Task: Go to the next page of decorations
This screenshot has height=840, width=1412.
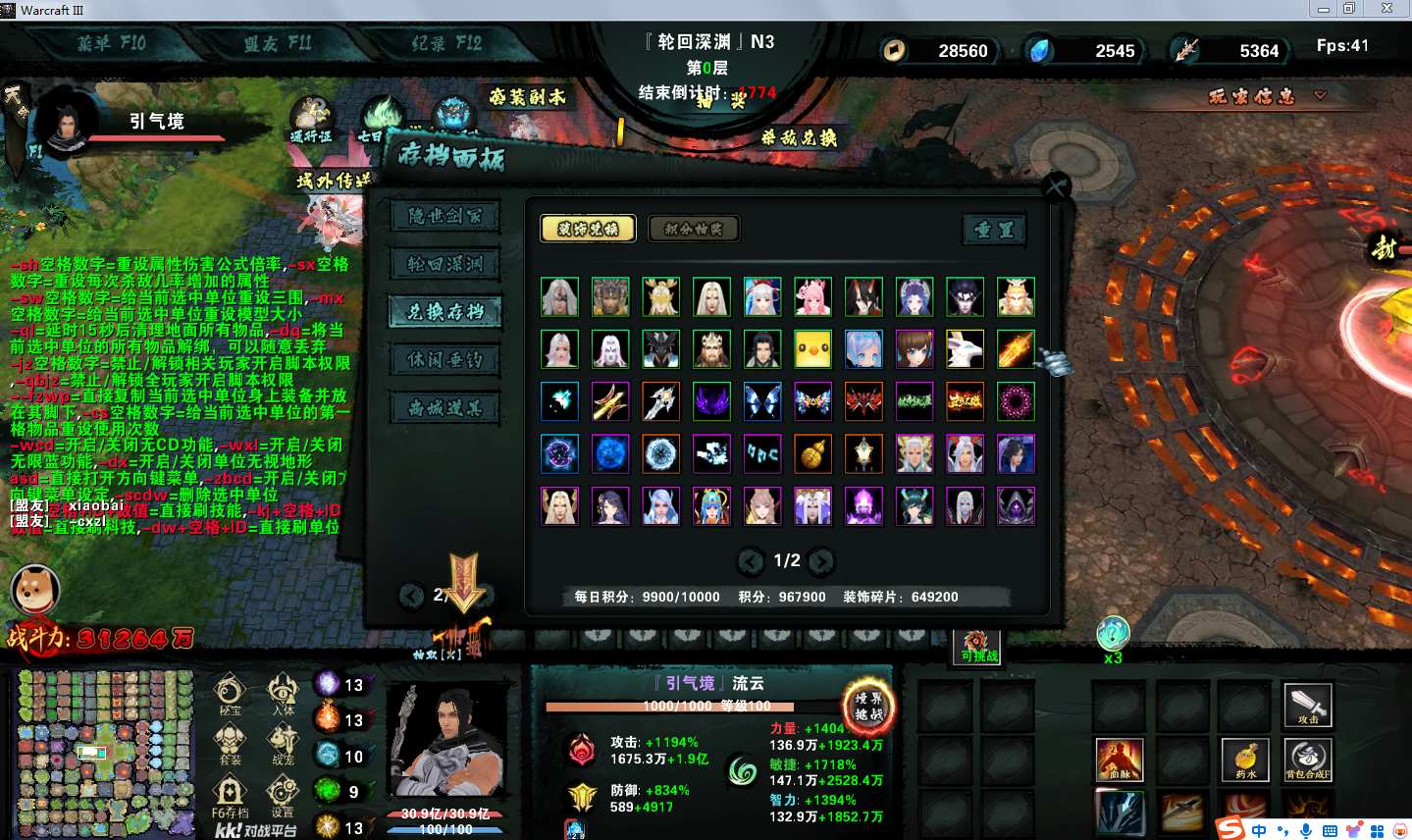Action: tap(821, 561)
